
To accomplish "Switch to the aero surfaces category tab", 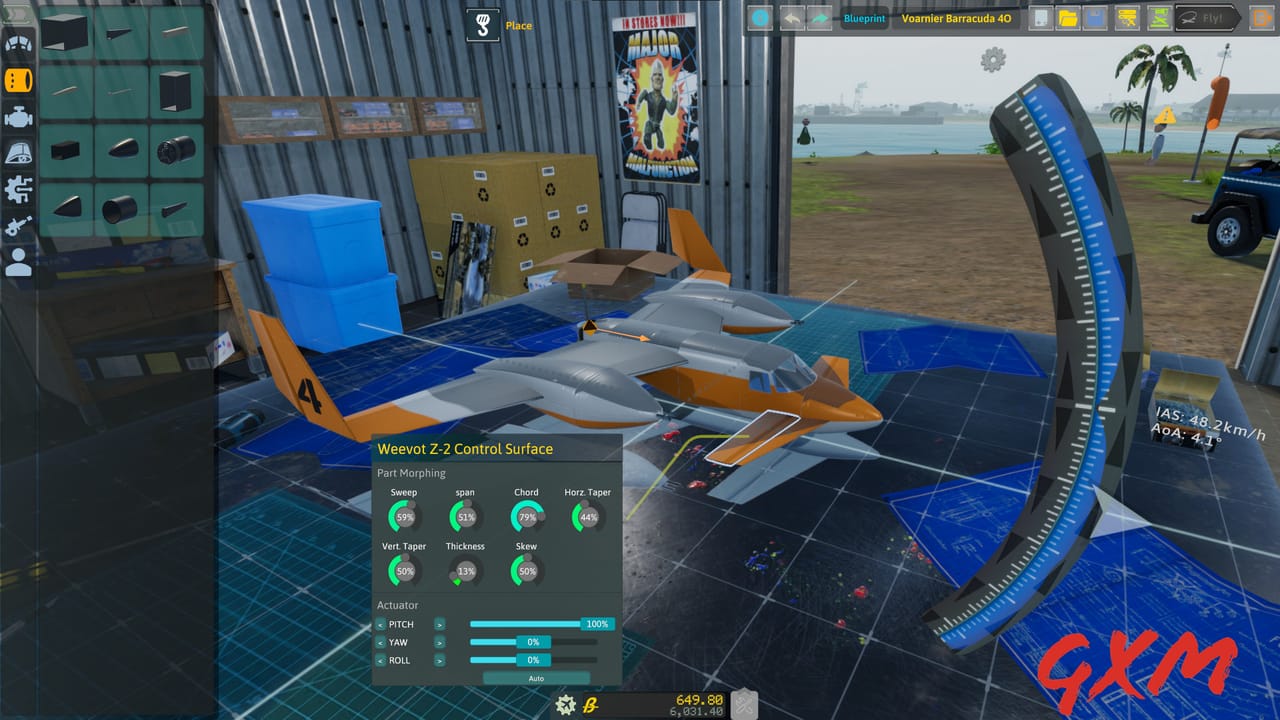I will coord(18,42).
